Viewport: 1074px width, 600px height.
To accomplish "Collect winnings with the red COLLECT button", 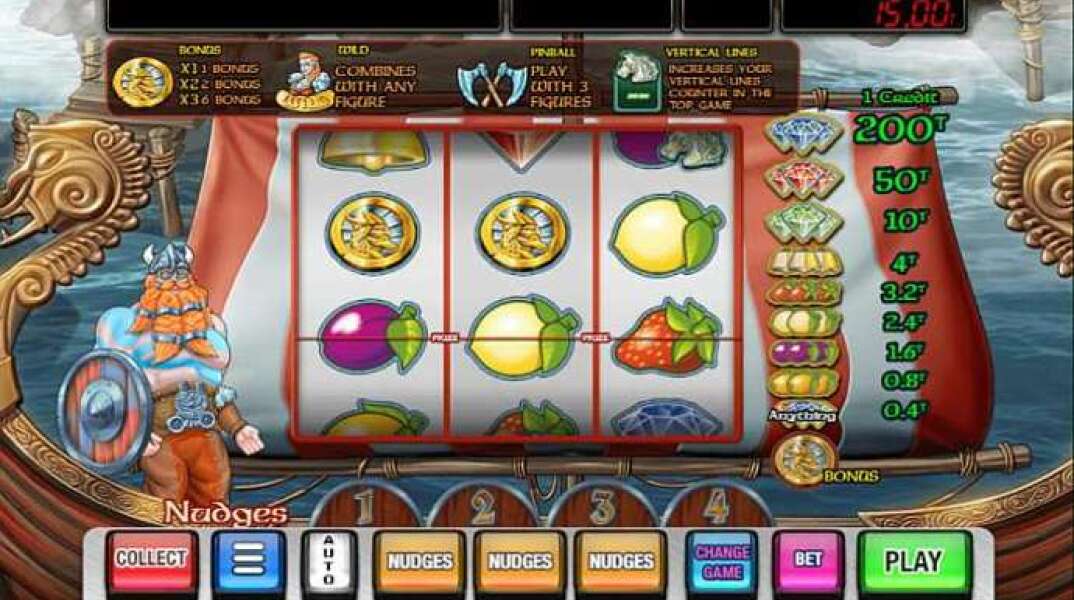I will click(x=151, y=560).
